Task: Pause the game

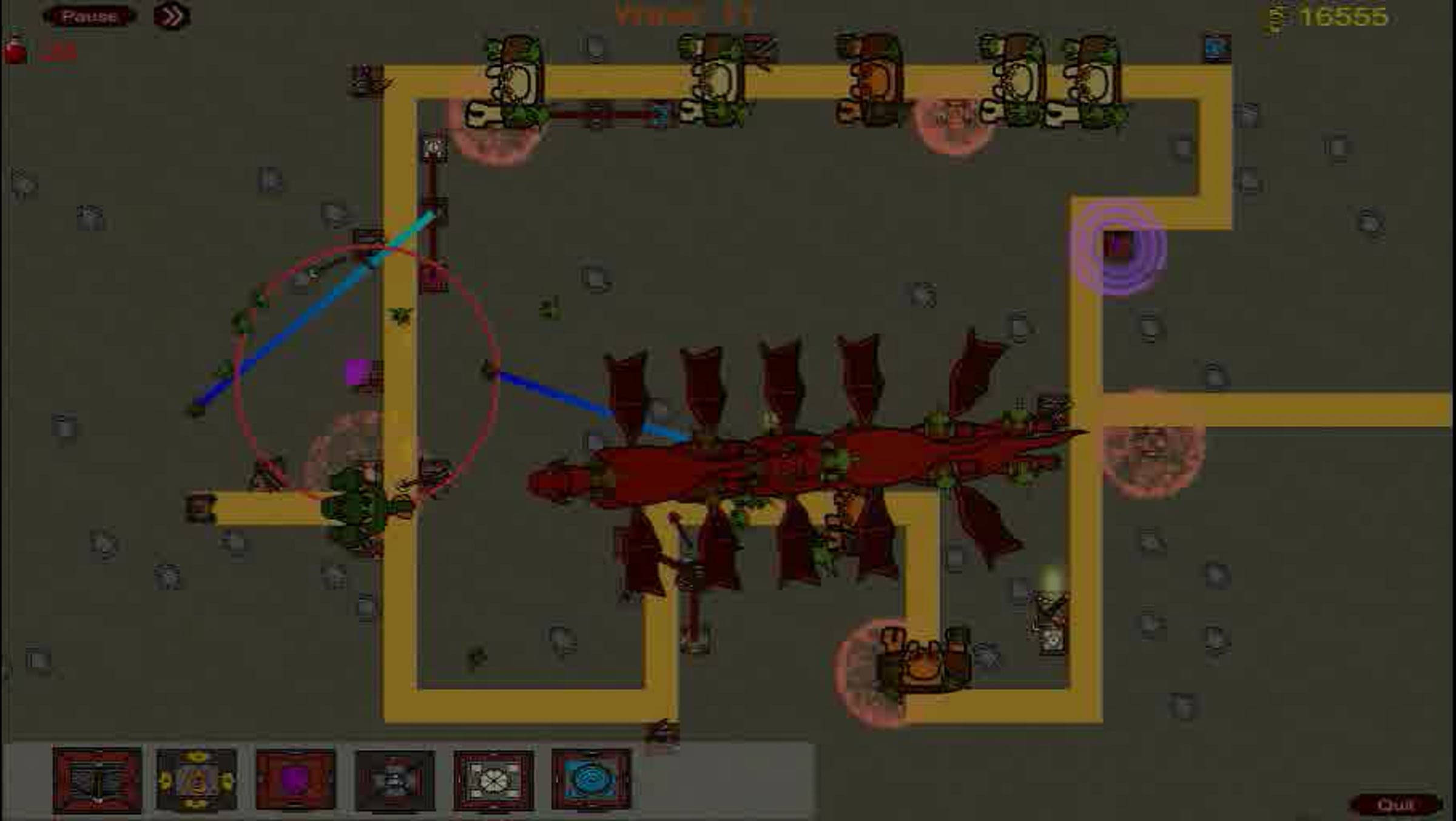Action: [x=89, y=16]
